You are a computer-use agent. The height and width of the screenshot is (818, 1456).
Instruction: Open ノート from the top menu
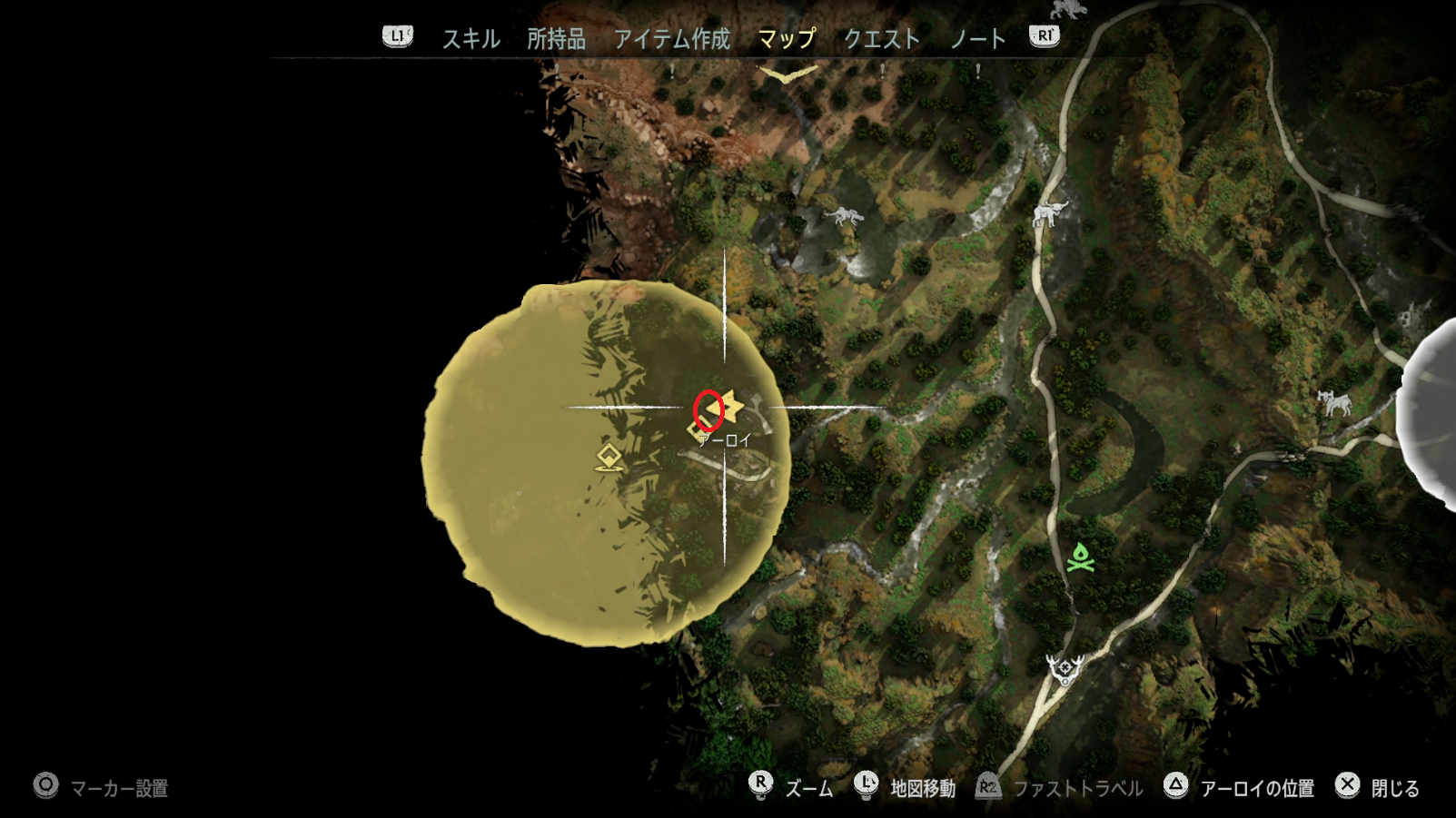point(979,39)
